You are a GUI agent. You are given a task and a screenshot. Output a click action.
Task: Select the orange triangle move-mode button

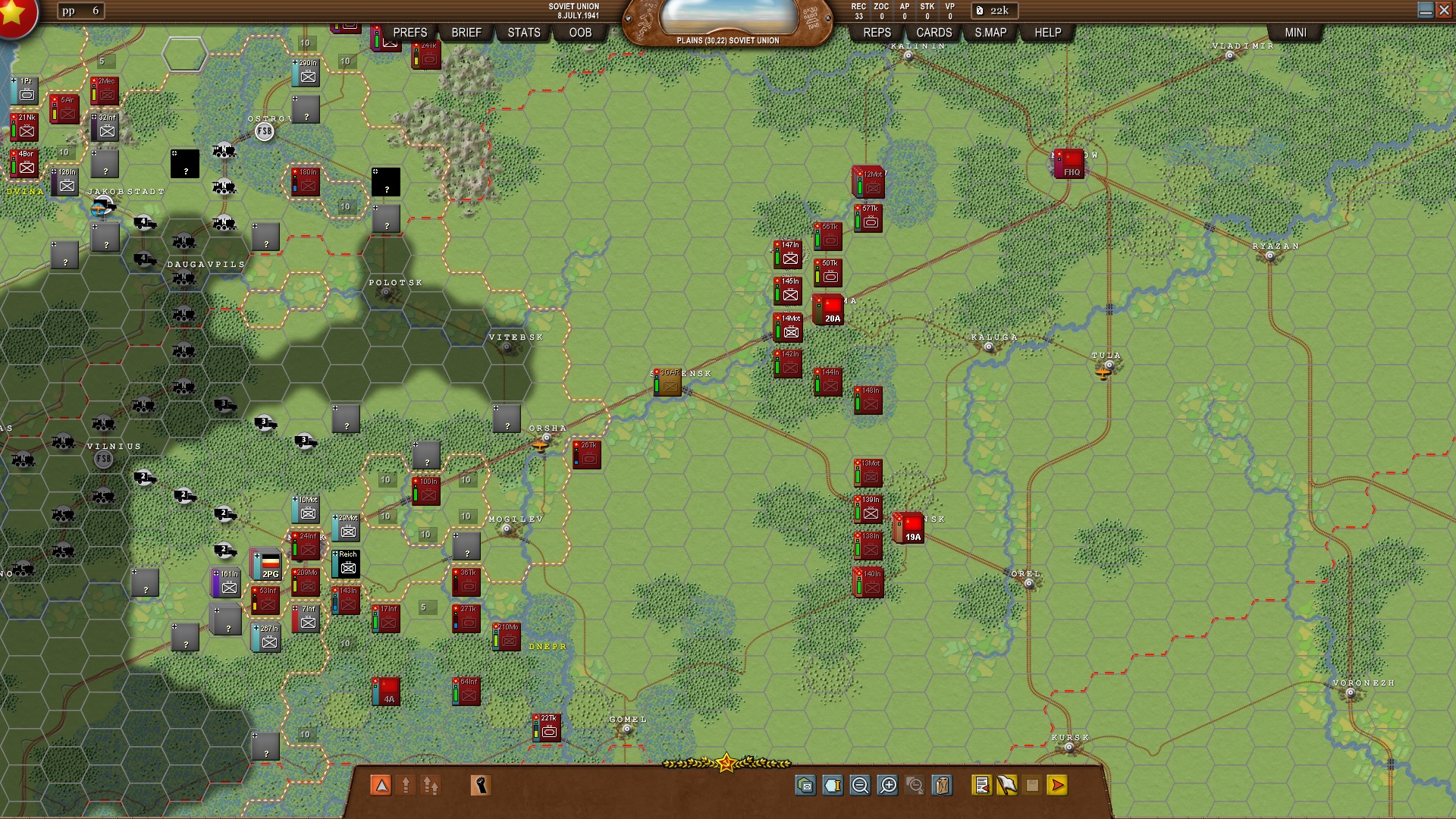pyautogui.click(x=381, y=786)
